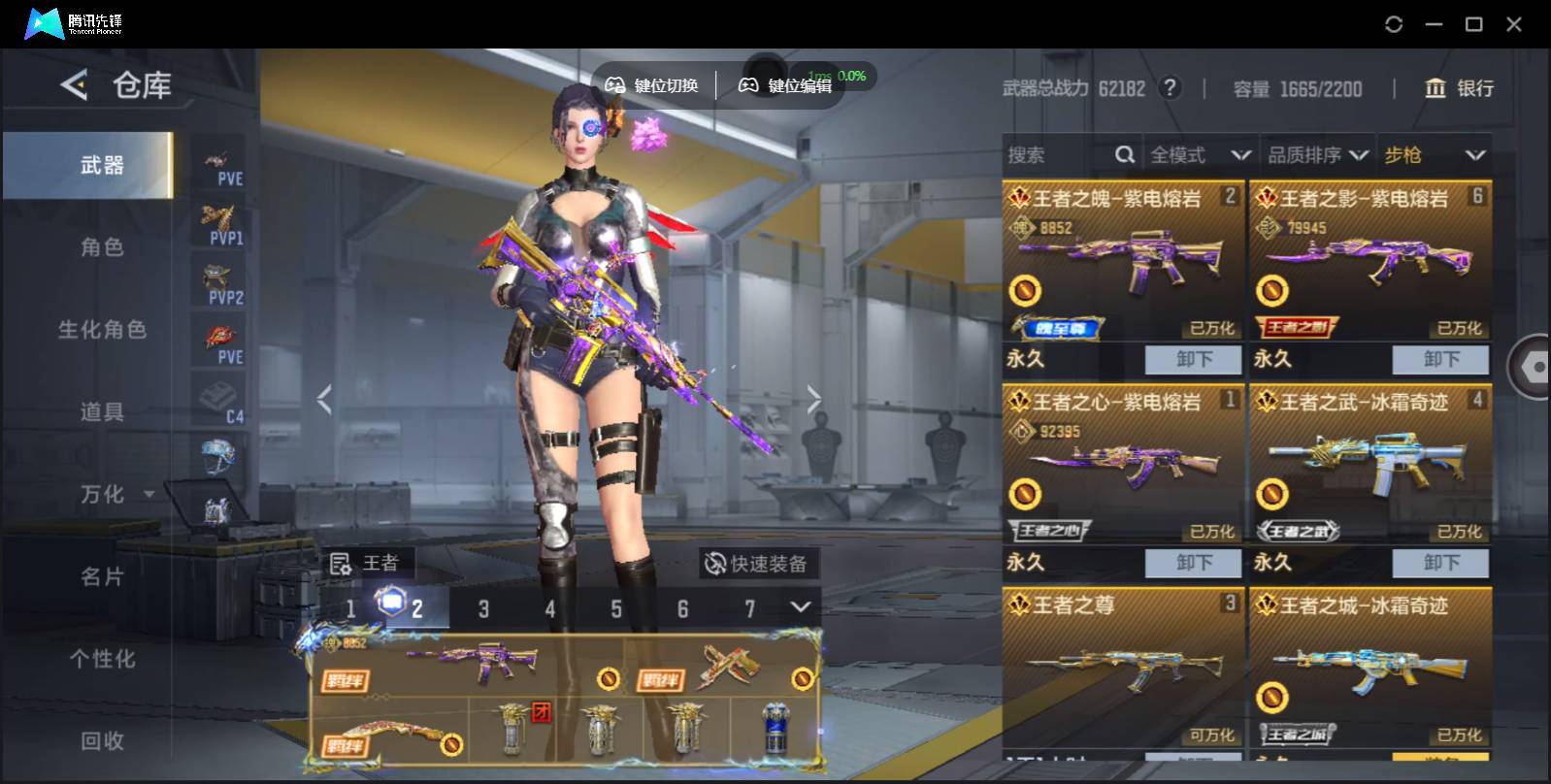Open the 键位编辑 key mapping editor

(x=786, y=85)
